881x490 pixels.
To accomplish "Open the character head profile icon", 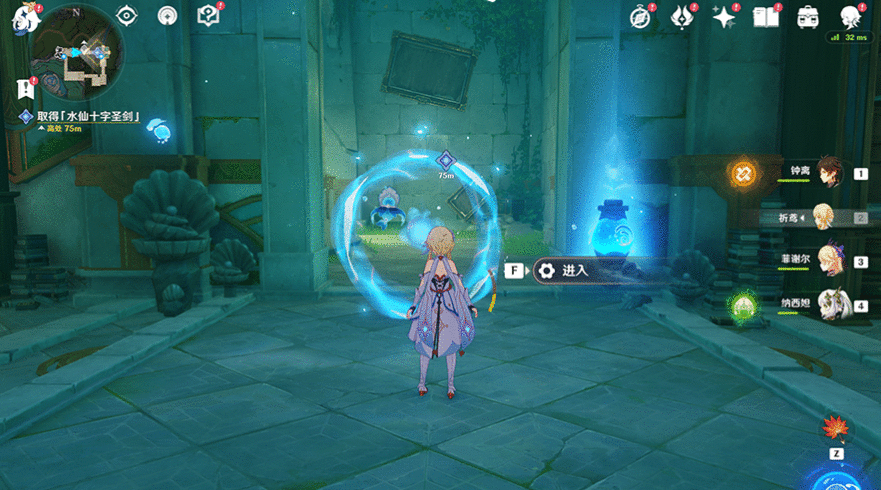I will (850, 16).
